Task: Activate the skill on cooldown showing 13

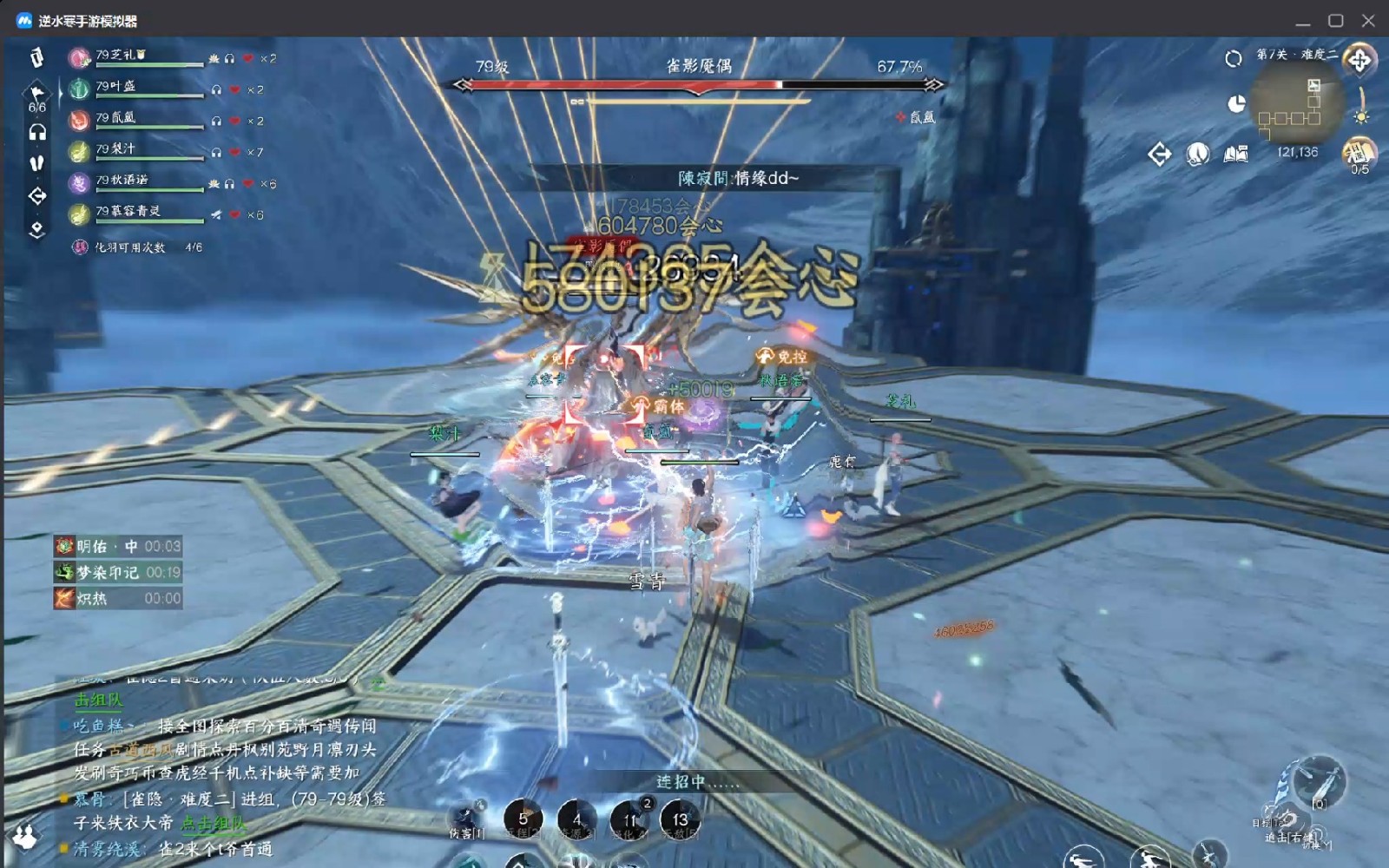Action: (680, 819)
